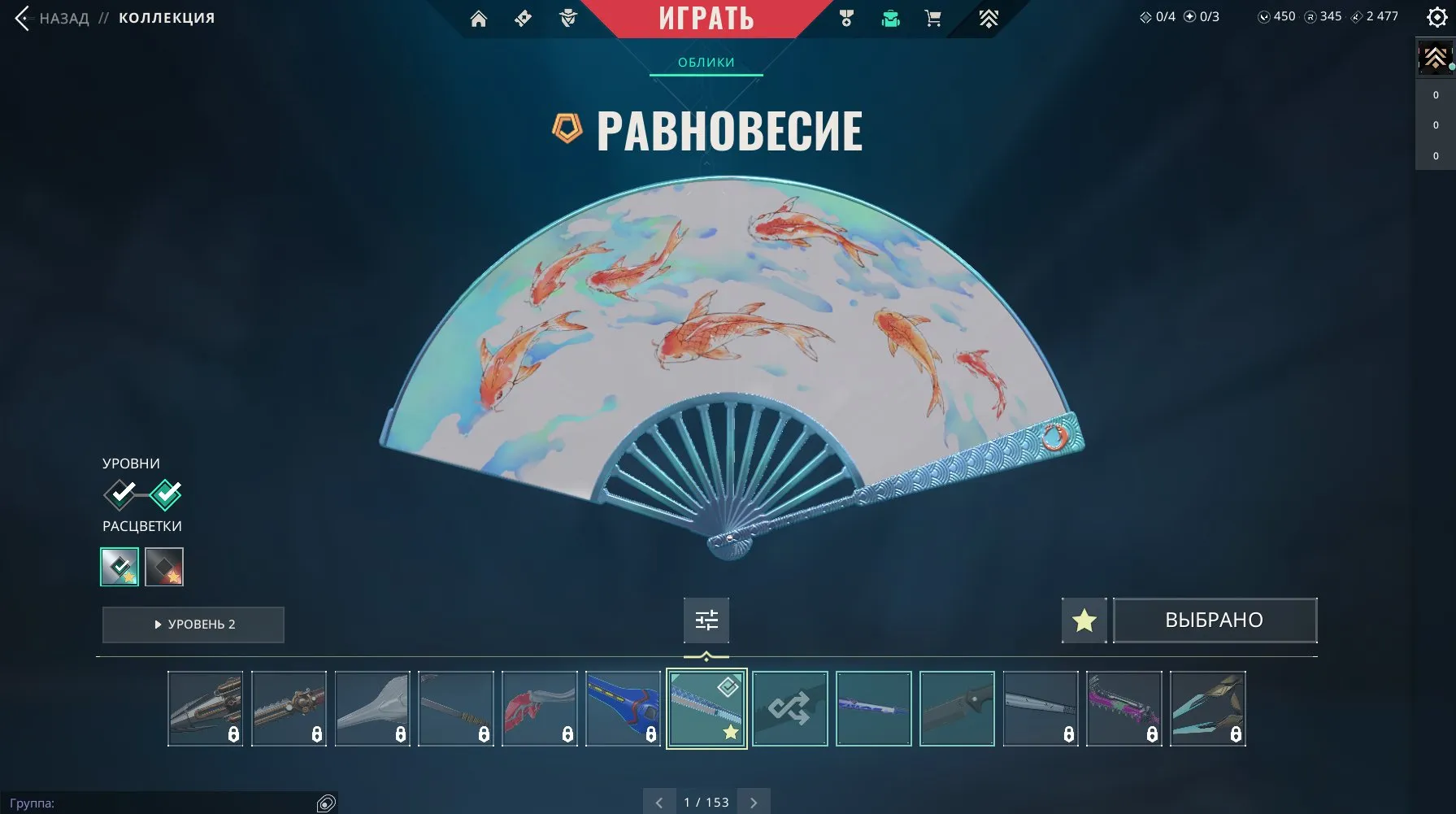Open the Store with the cart icon
Viewport: 1456px width, 814px height.
[x=932, y=18]
